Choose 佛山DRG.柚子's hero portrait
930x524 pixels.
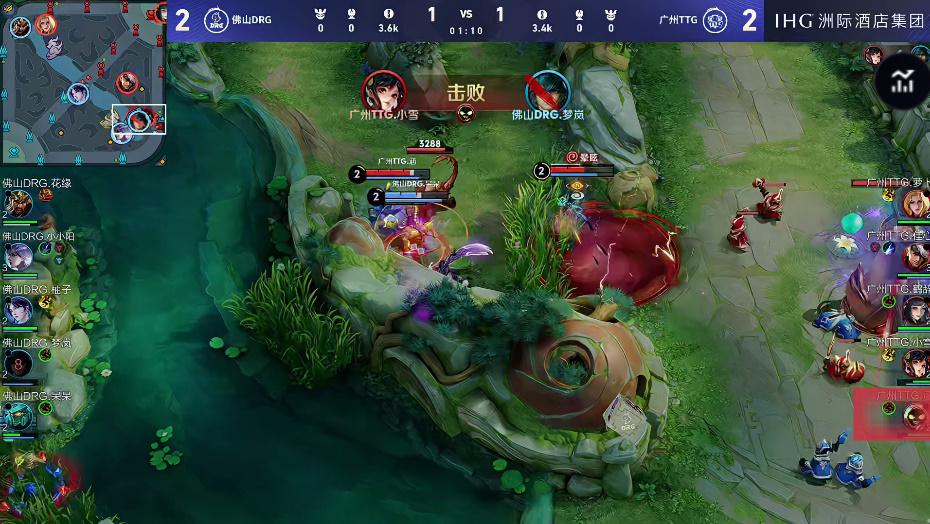17,311
